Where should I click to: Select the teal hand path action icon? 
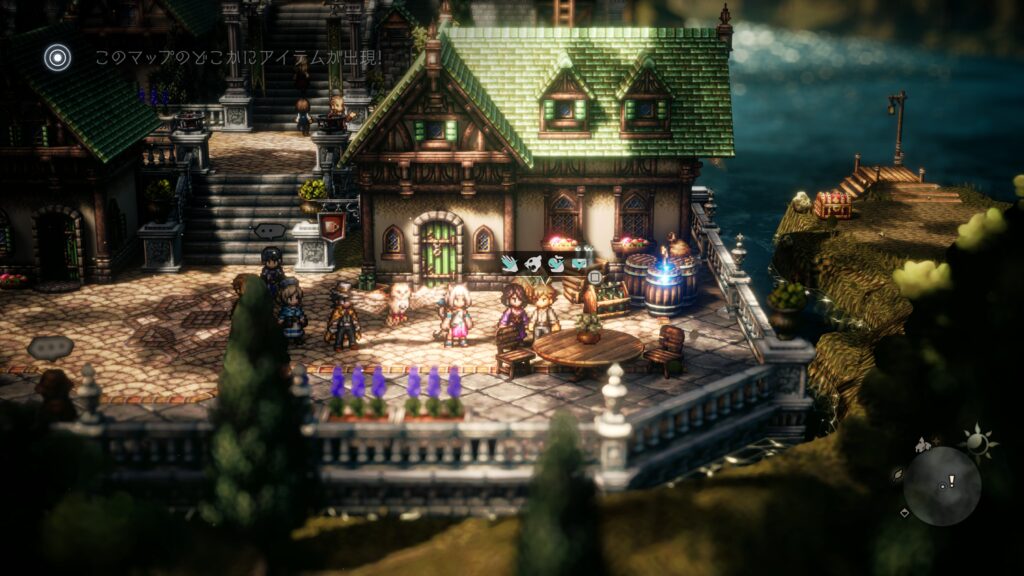coord(510,265)
